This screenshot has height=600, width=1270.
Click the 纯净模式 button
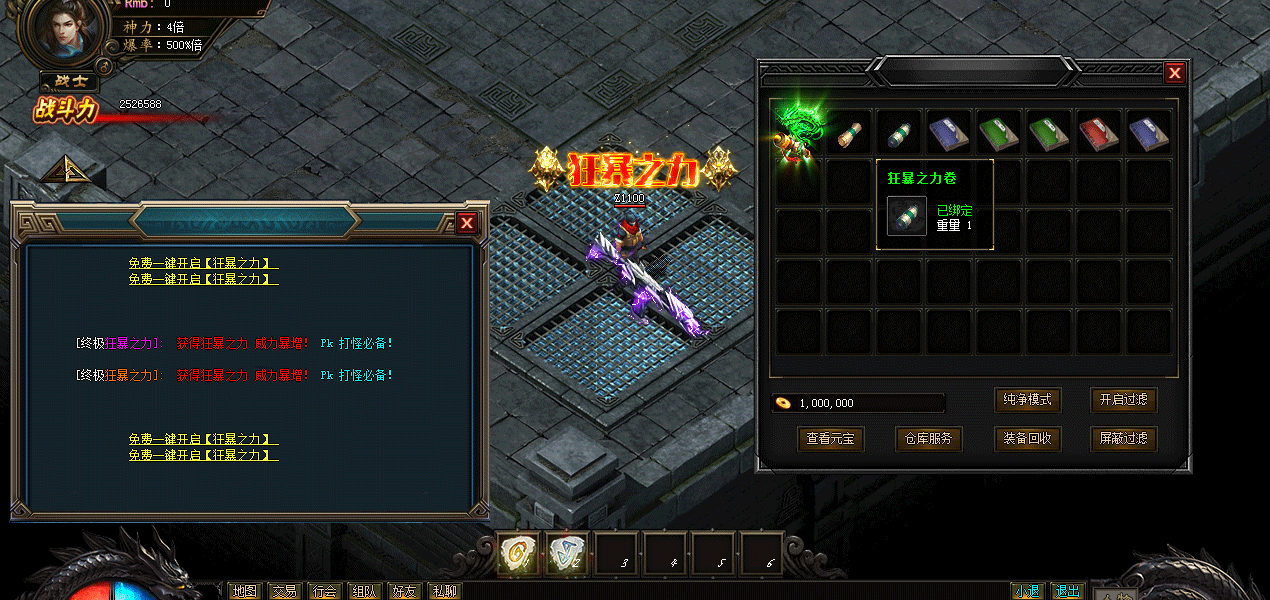1026,400
